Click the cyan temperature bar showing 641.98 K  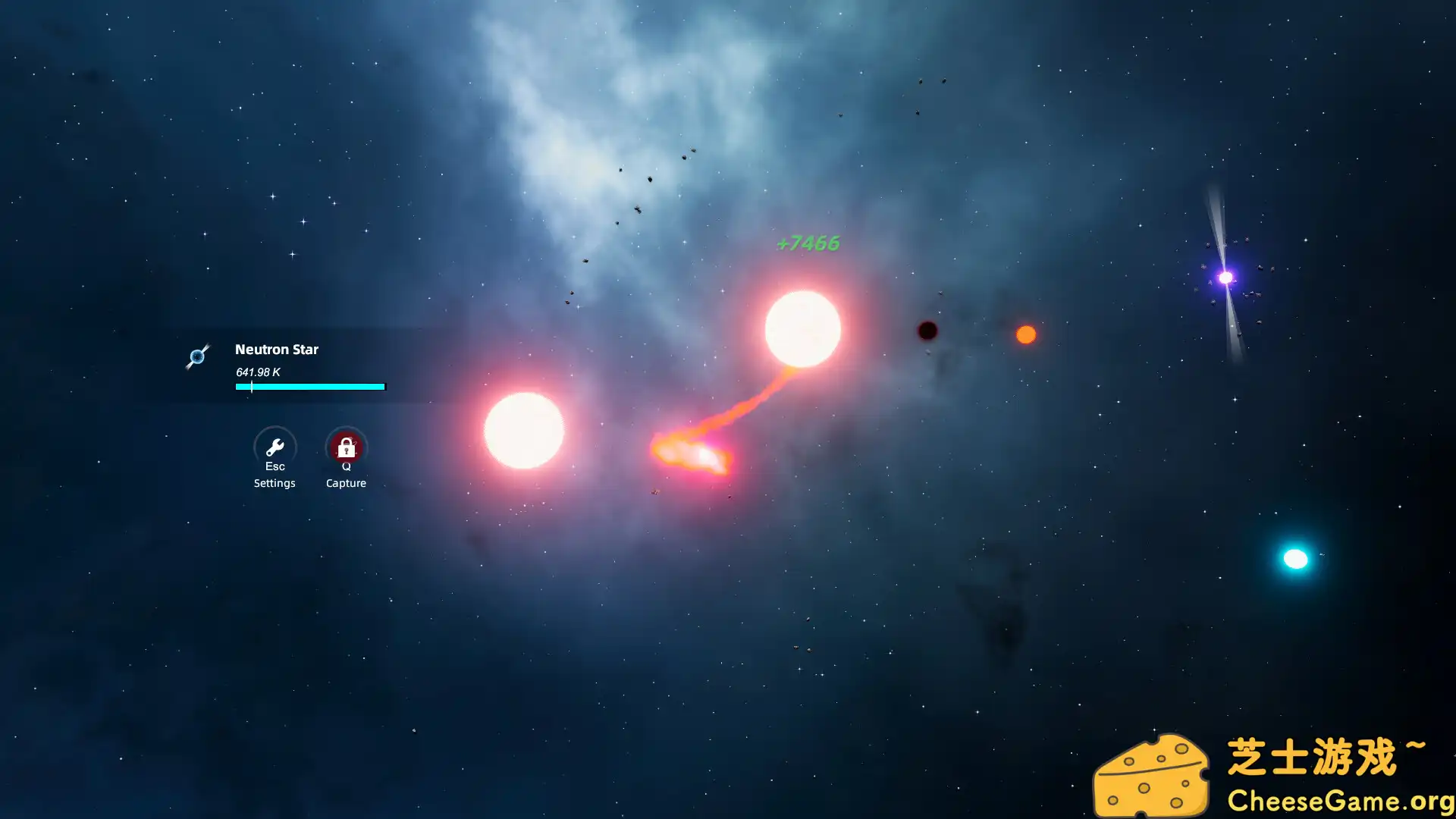tap(309, 387)
